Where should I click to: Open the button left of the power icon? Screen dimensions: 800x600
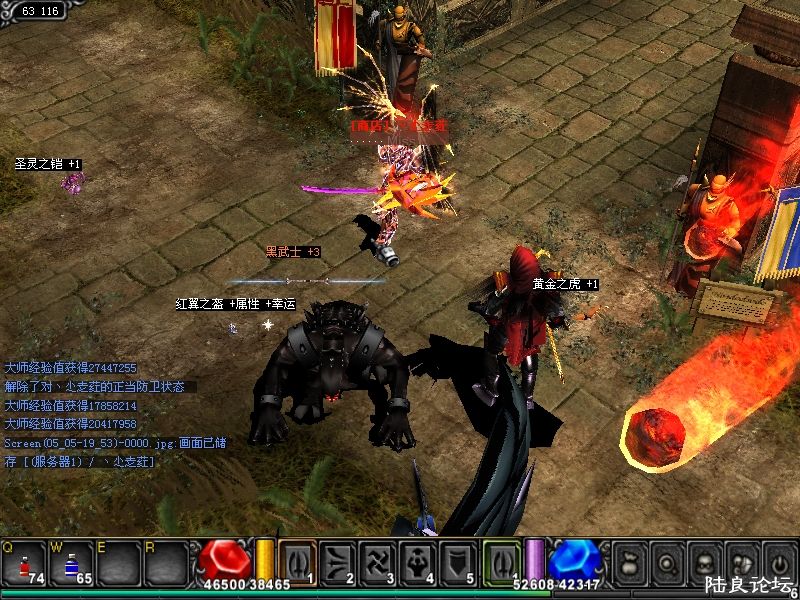click(741, 562)
